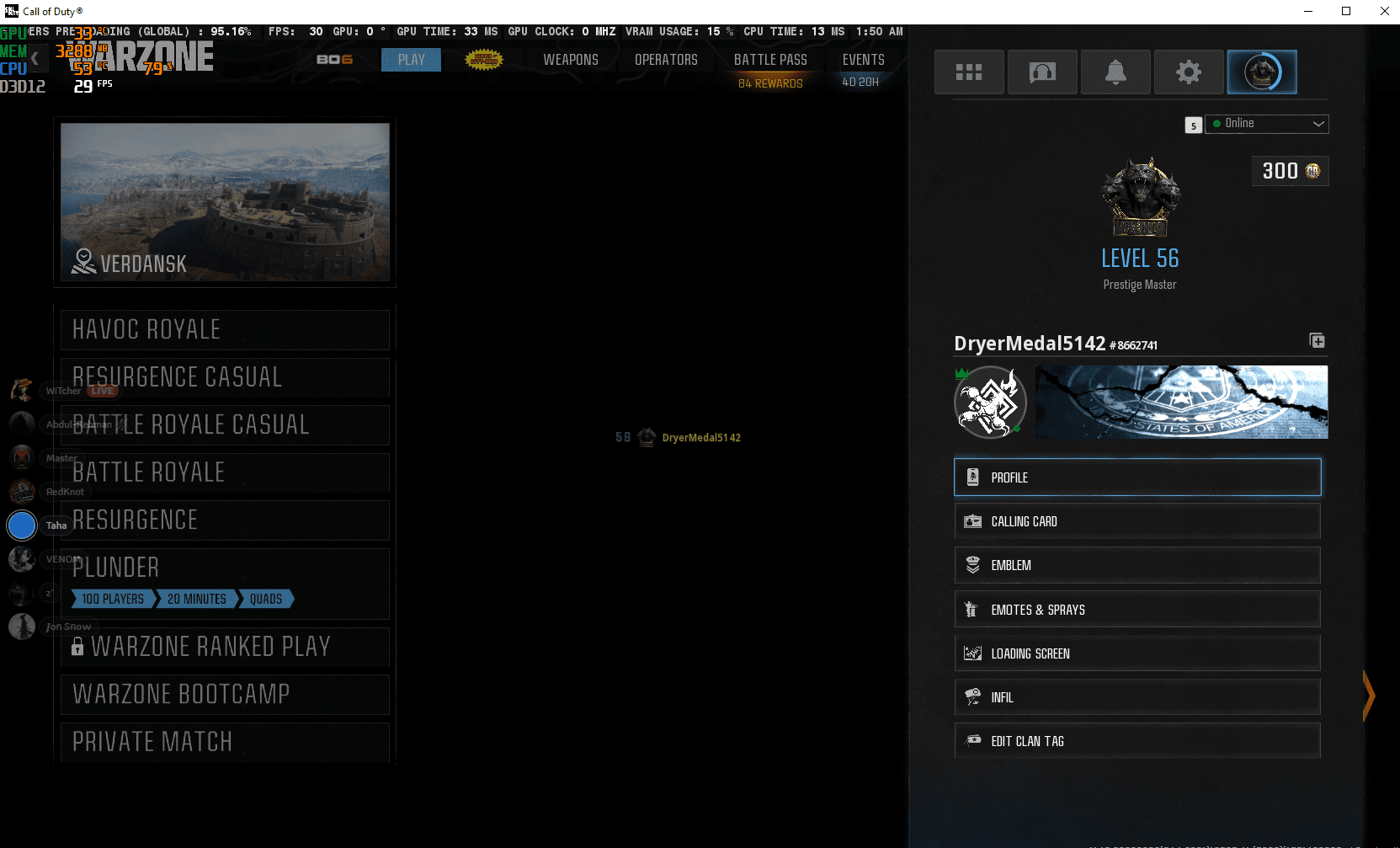Open the OPERATORS menu

(666, 59)
